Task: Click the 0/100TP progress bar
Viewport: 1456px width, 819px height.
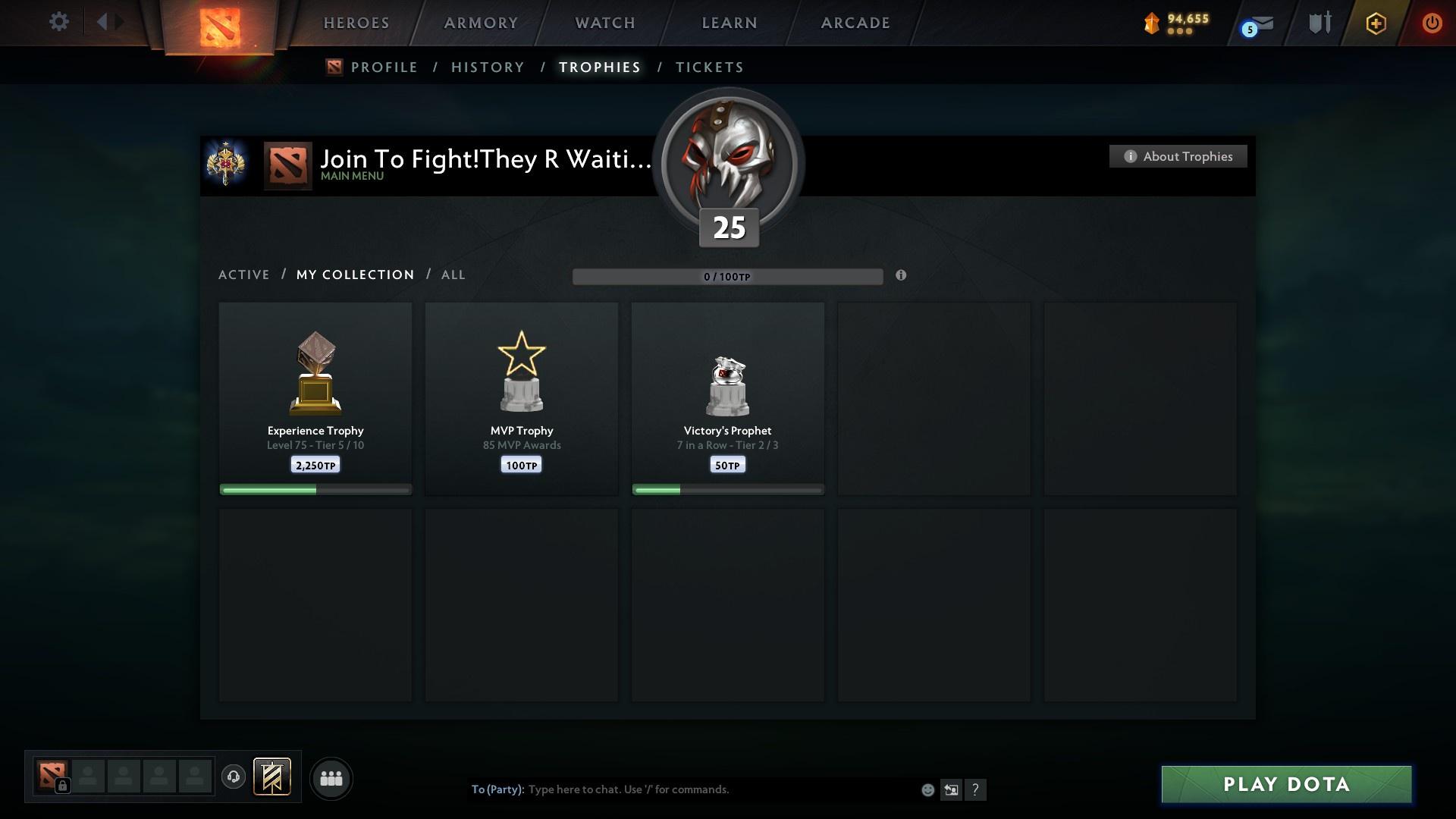Action: 728,277
